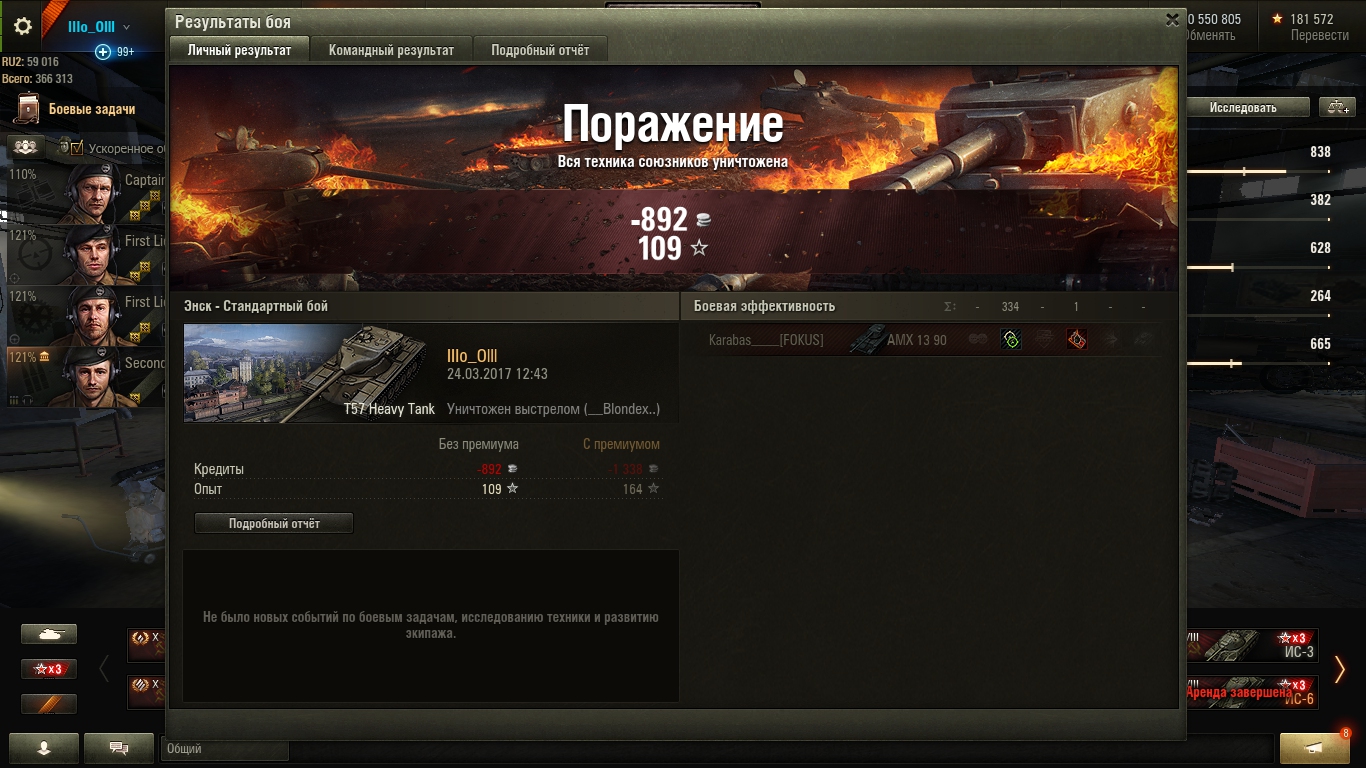The width and height of the screenshot is (1366, 768).
Task: Open the notifications megaphone button
Action: pos(1313,748)
